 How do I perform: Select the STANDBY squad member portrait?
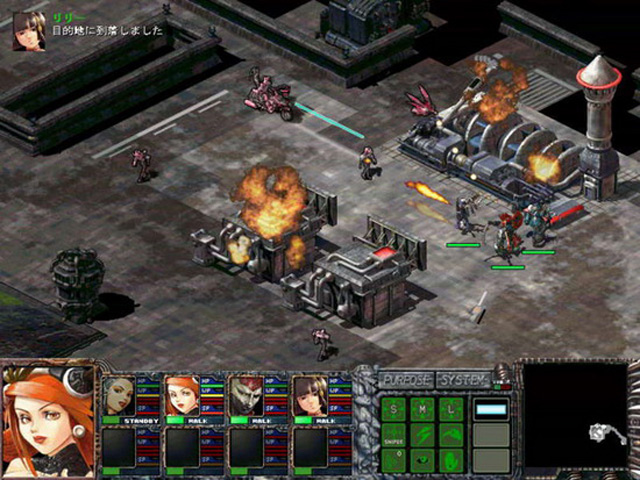click(x=118, y=395)
